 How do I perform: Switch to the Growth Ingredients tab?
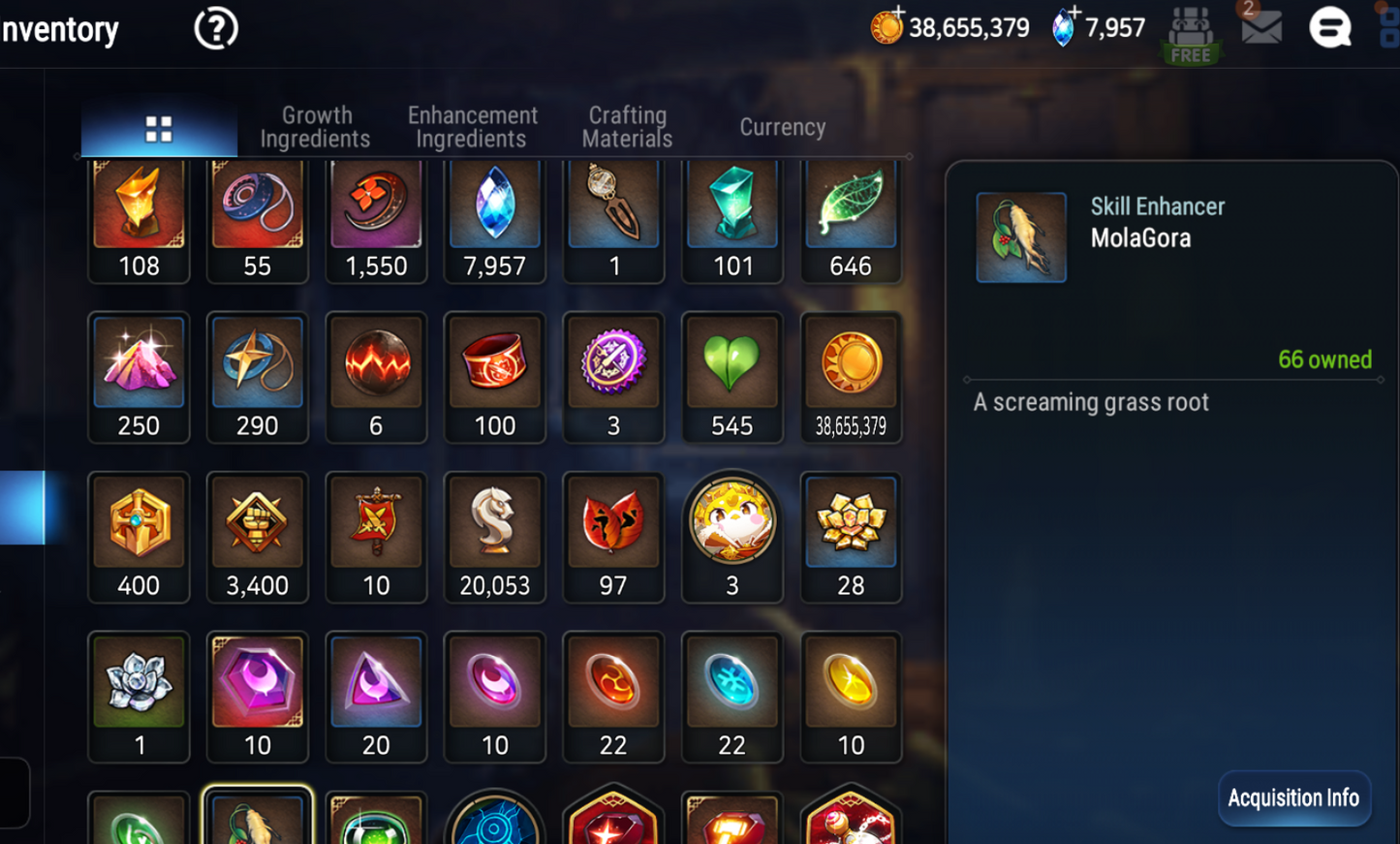[x=316, y=126]
